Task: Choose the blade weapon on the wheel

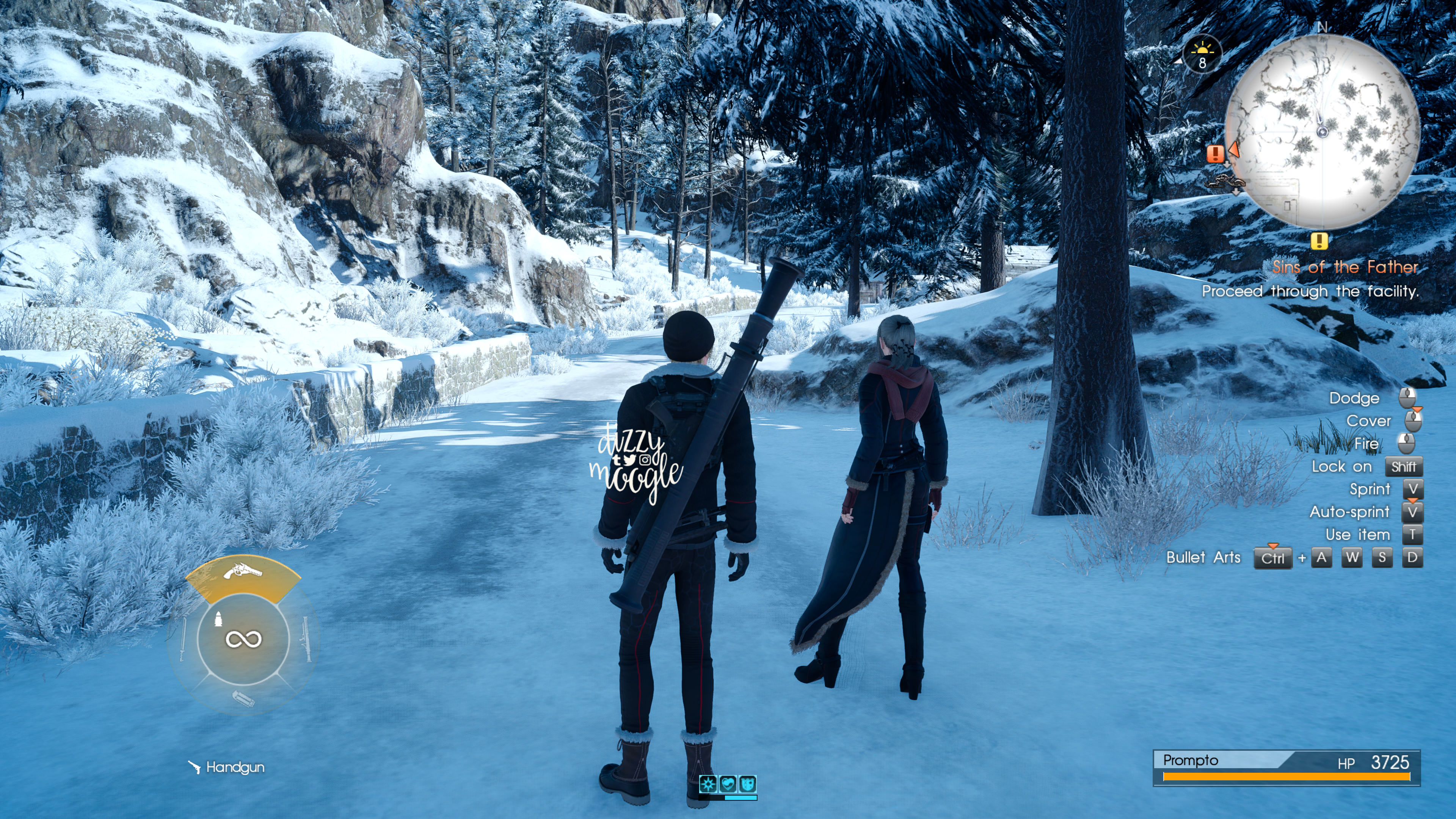Action: (x=182, y=640)
